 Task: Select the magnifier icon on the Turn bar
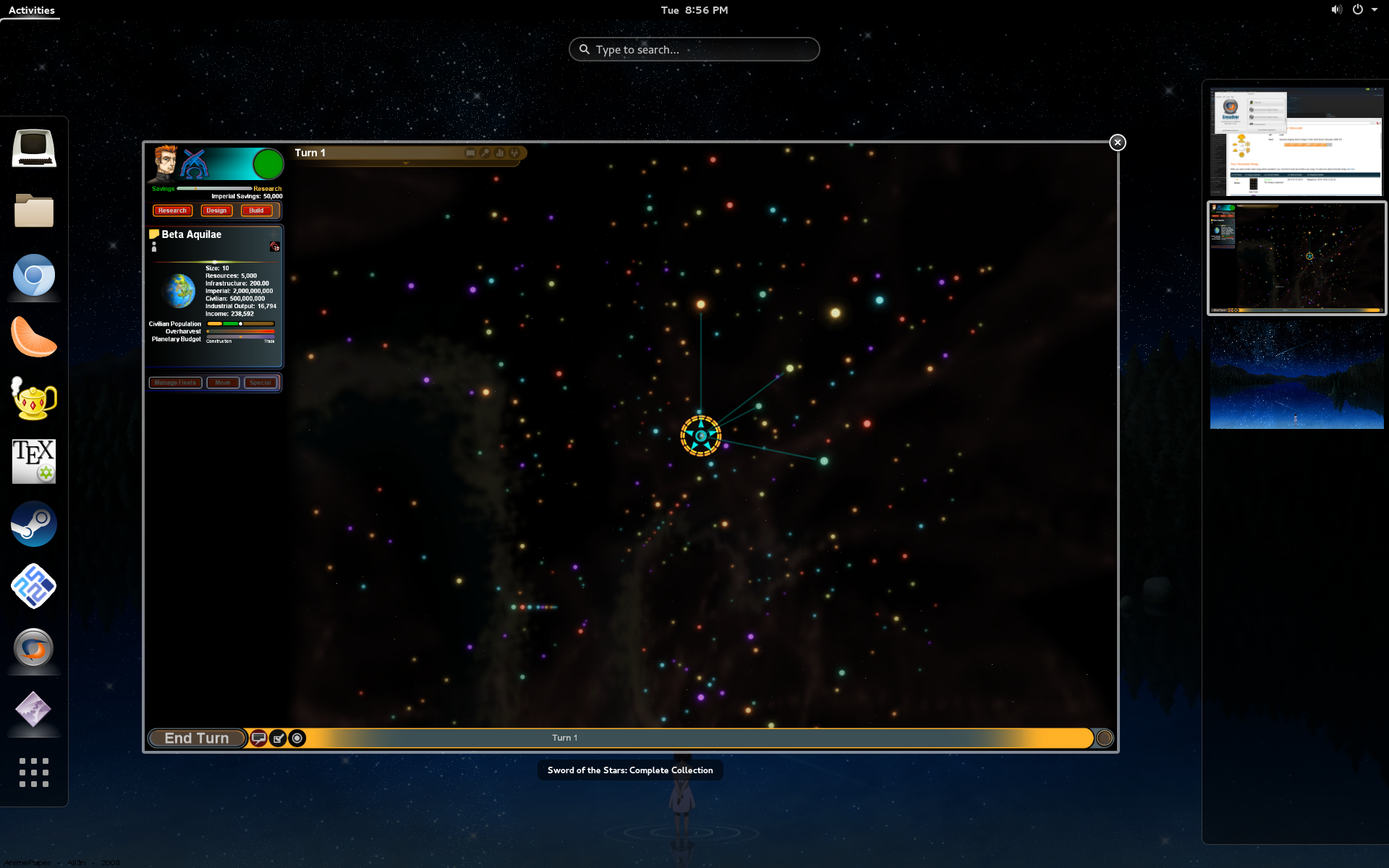click(485, 153)
